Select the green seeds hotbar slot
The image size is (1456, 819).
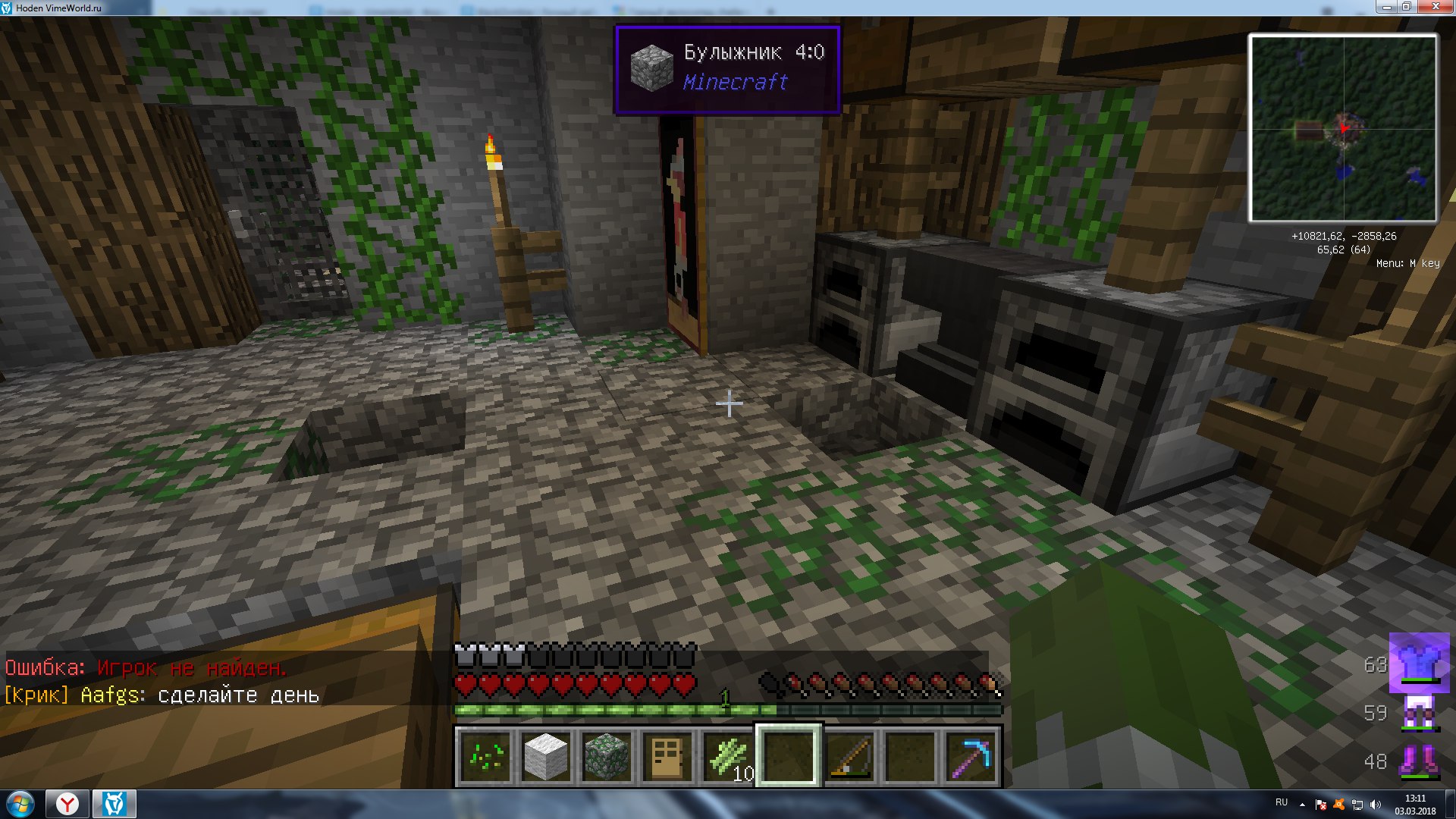(485, 756)
